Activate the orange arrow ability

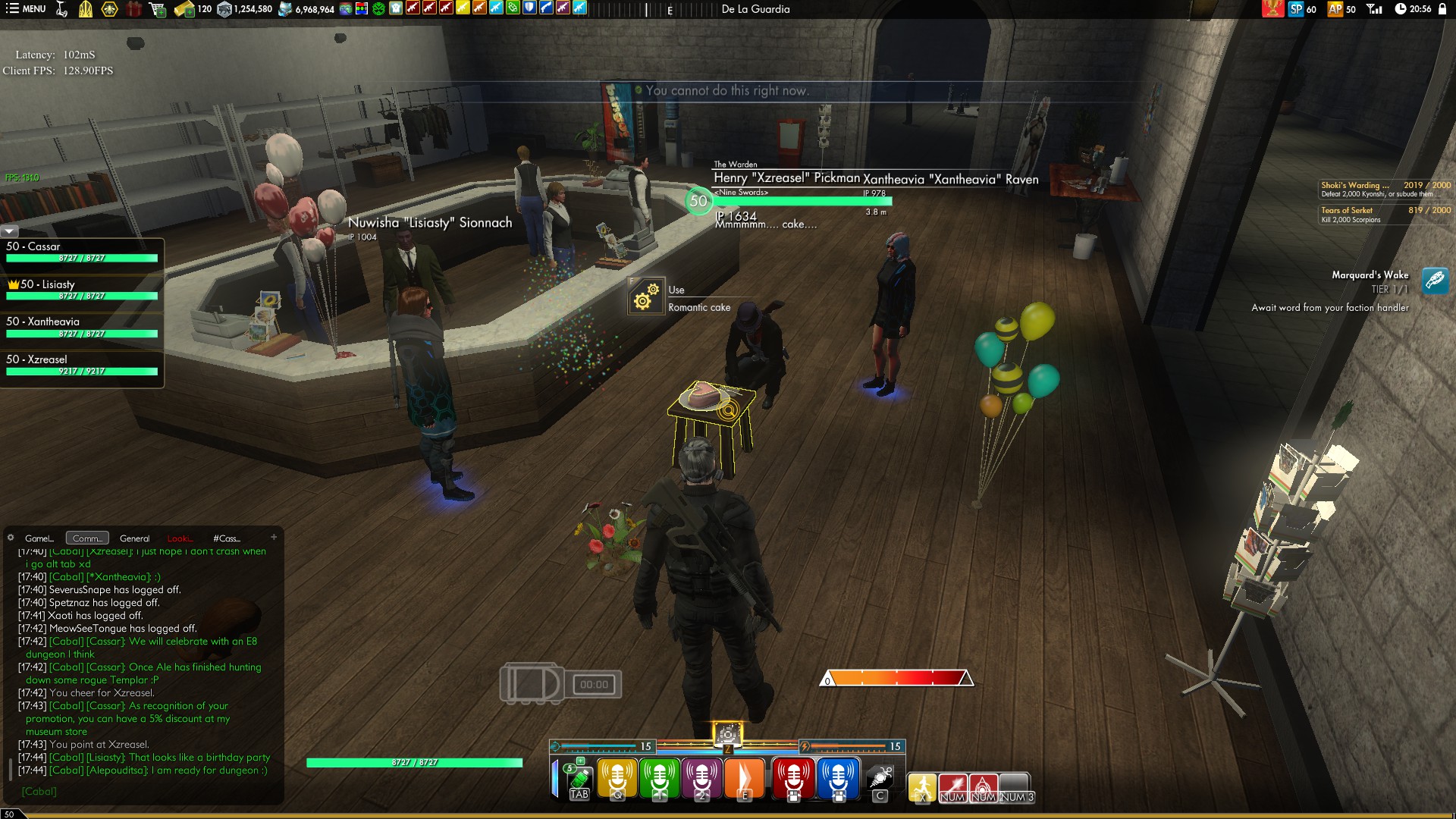(744, 778)
